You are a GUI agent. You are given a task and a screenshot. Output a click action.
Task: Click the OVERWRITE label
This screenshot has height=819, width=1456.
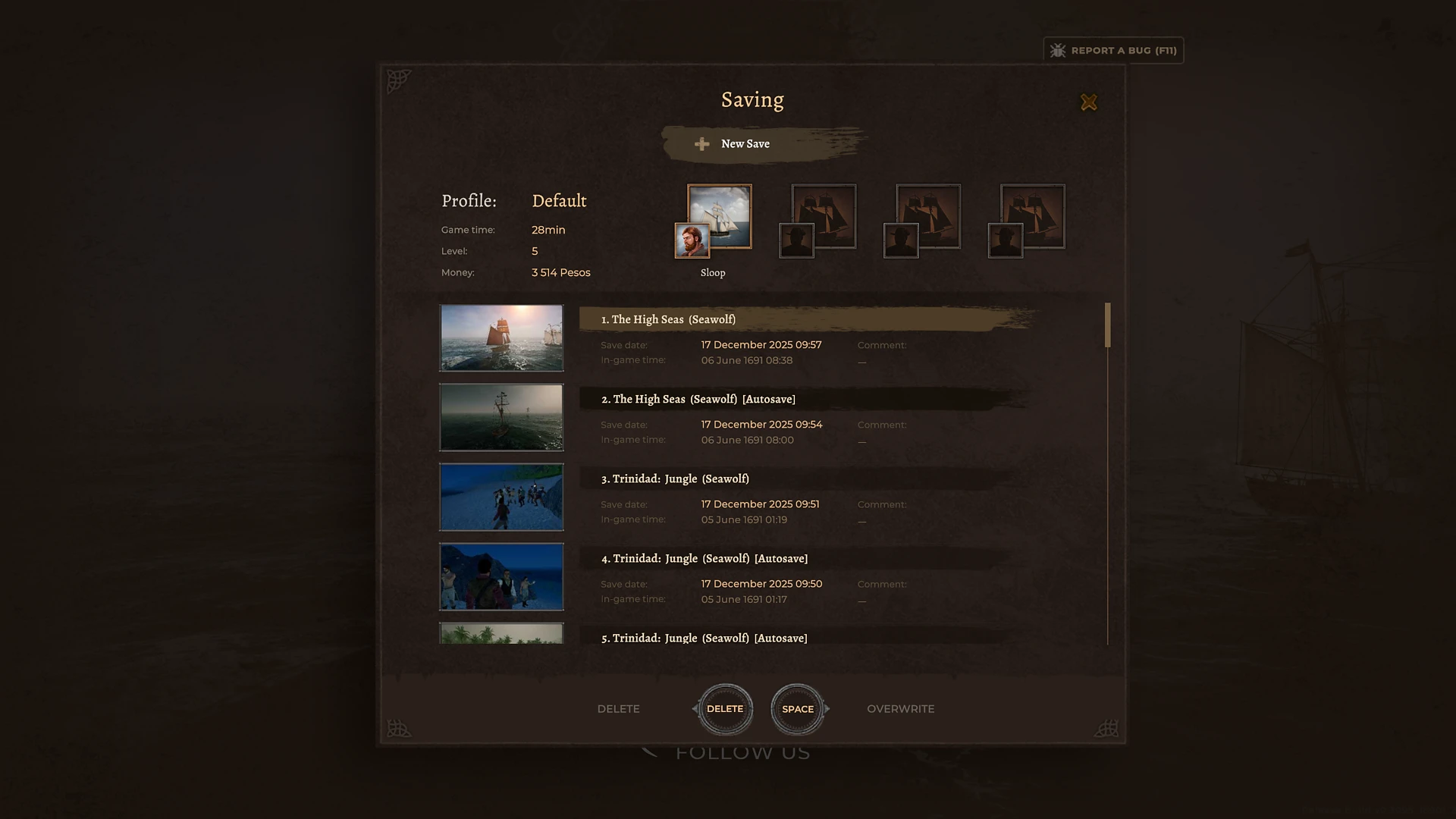pyautogui.click(x=901, y=708)
